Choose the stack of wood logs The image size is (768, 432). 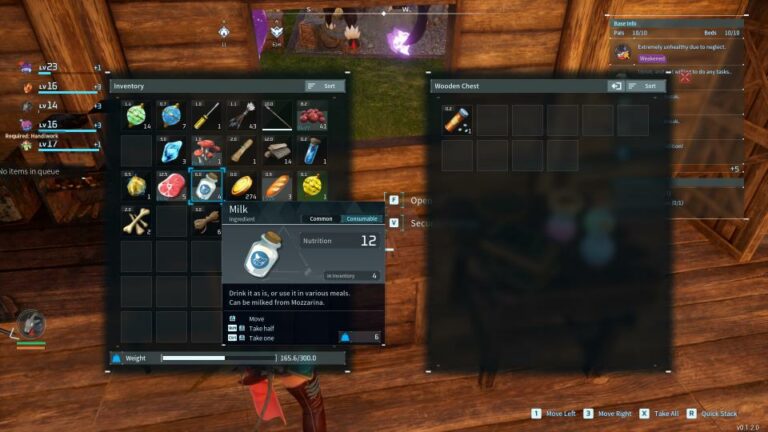[x=276, y=151]
